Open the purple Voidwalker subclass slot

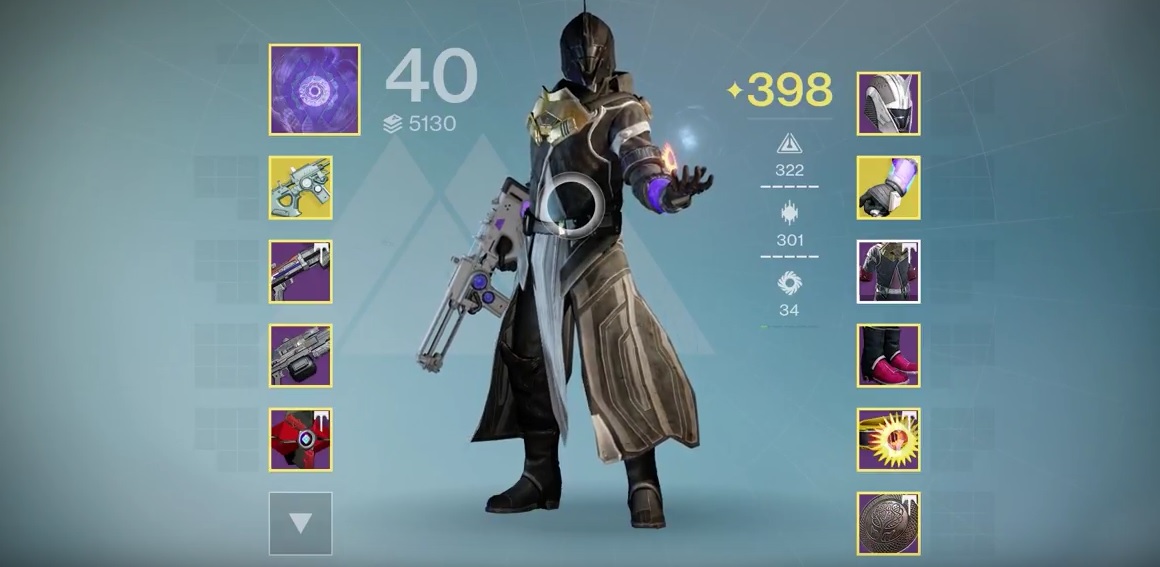tap(314, 89)
